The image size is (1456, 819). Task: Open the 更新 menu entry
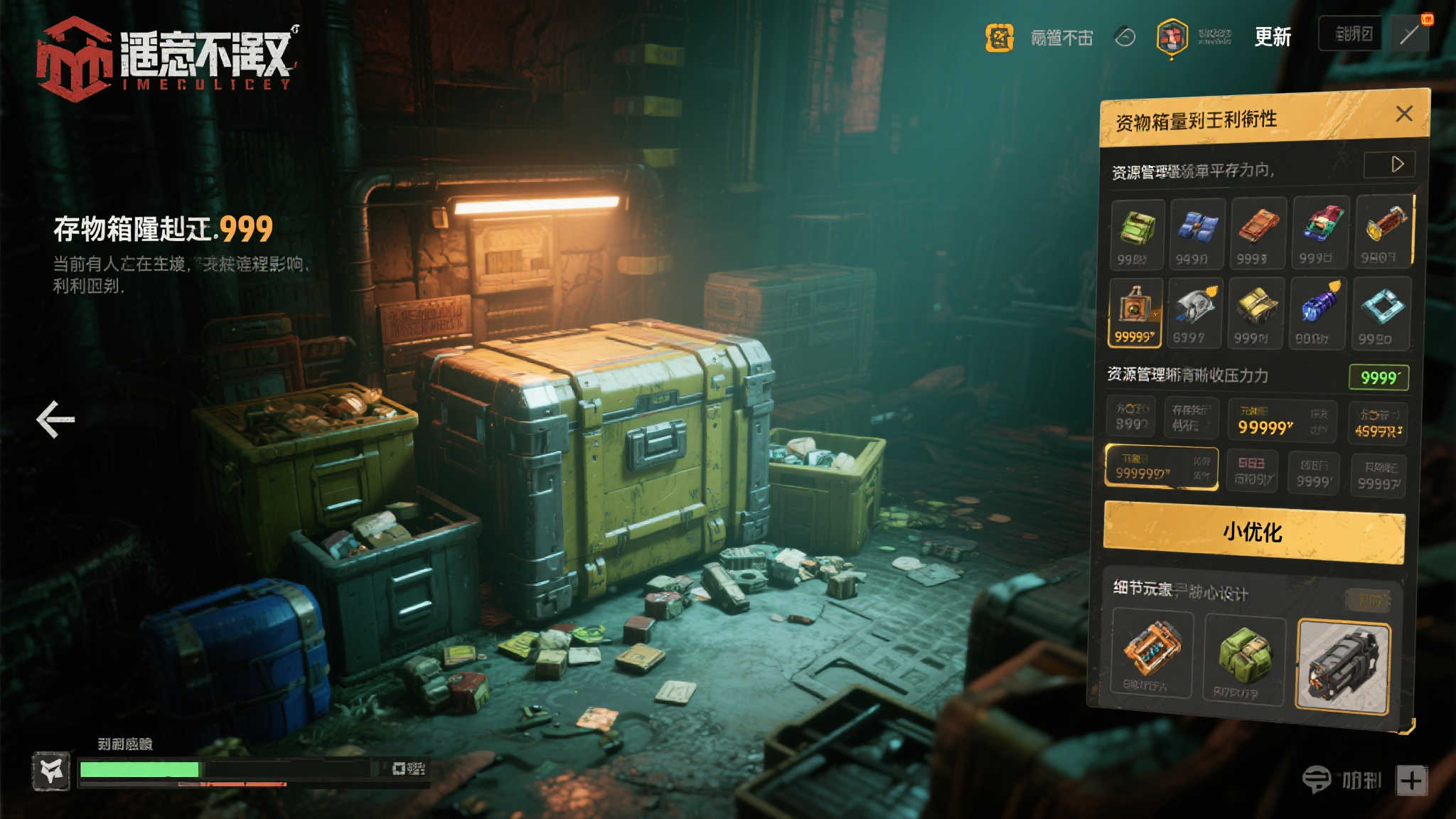click(x=1272, y=36)
